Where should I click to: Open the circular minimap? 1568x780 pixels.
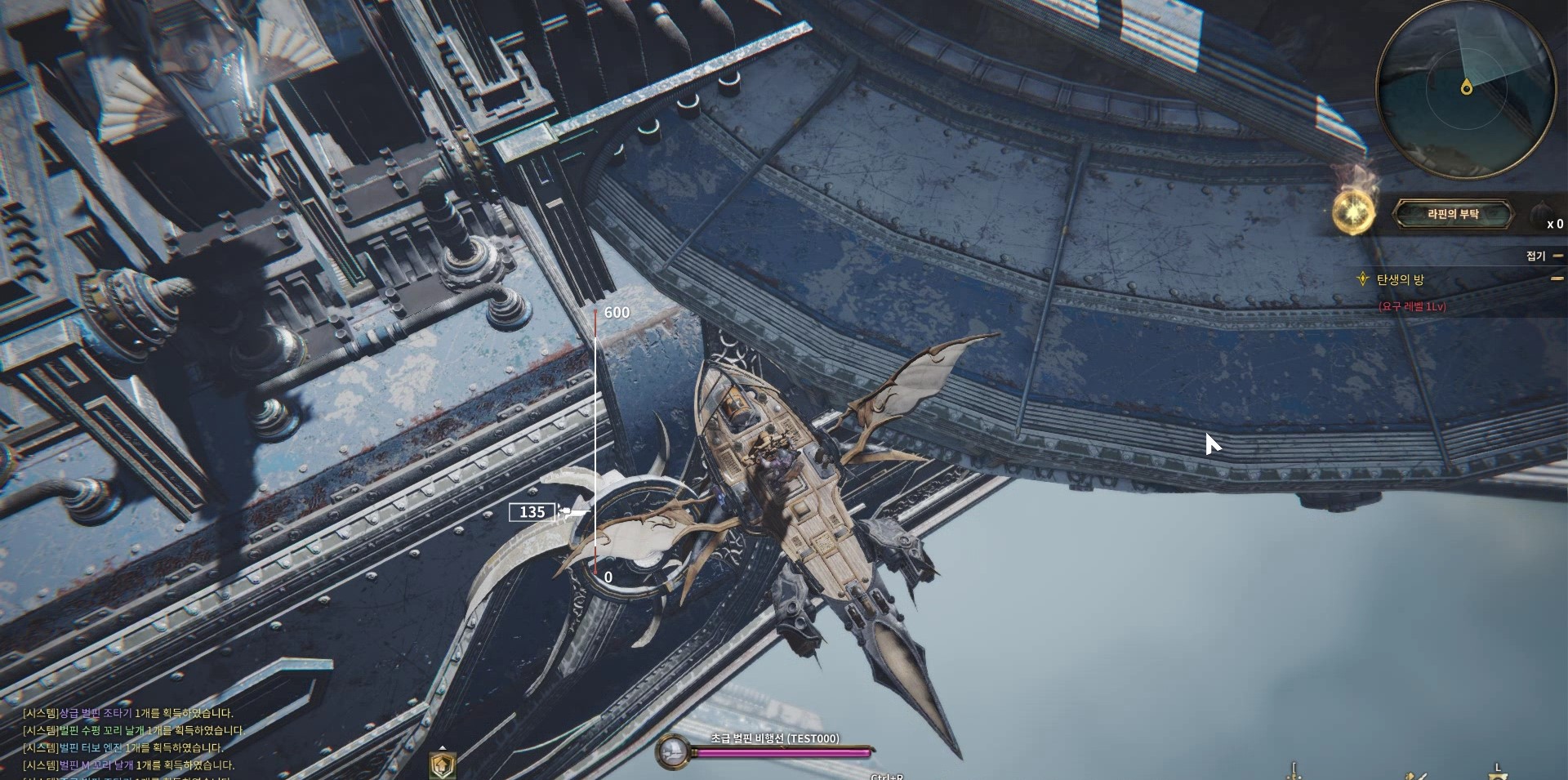coord(1466,87)
